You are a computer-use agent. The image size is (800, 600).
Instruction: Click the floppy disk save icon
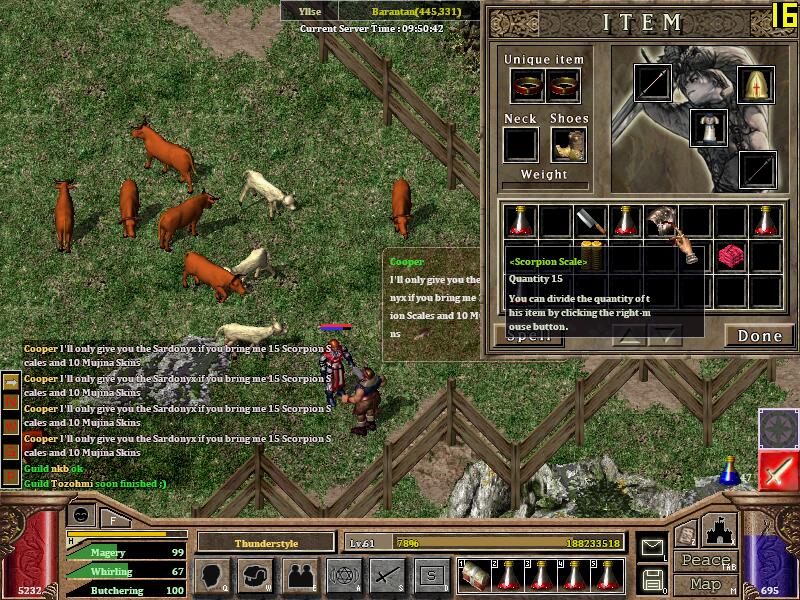coord(653,579)
